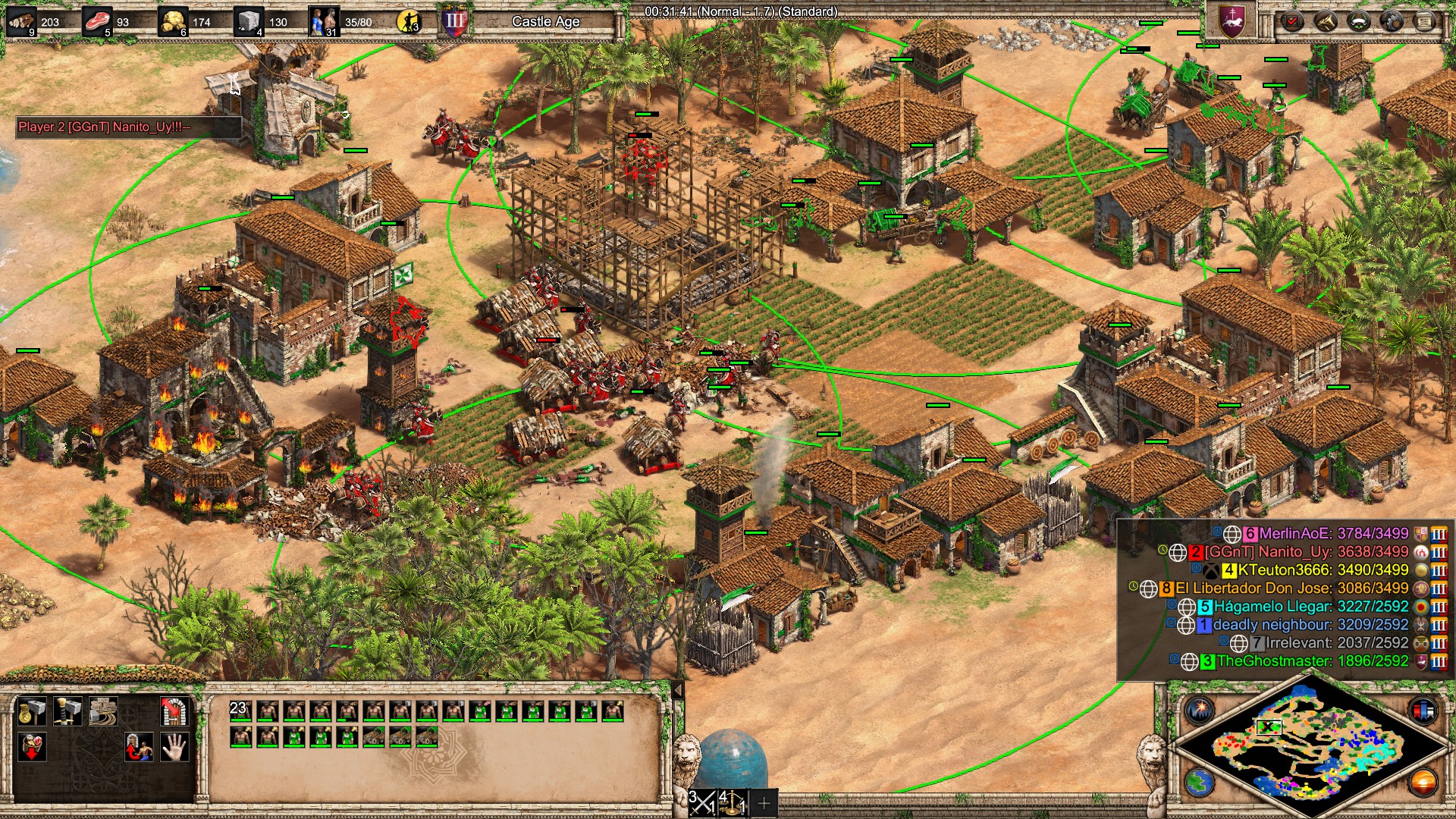Switch minimap to the globe terrain mode
The width and height of the screenshot is (1456, 819).
1200,783
